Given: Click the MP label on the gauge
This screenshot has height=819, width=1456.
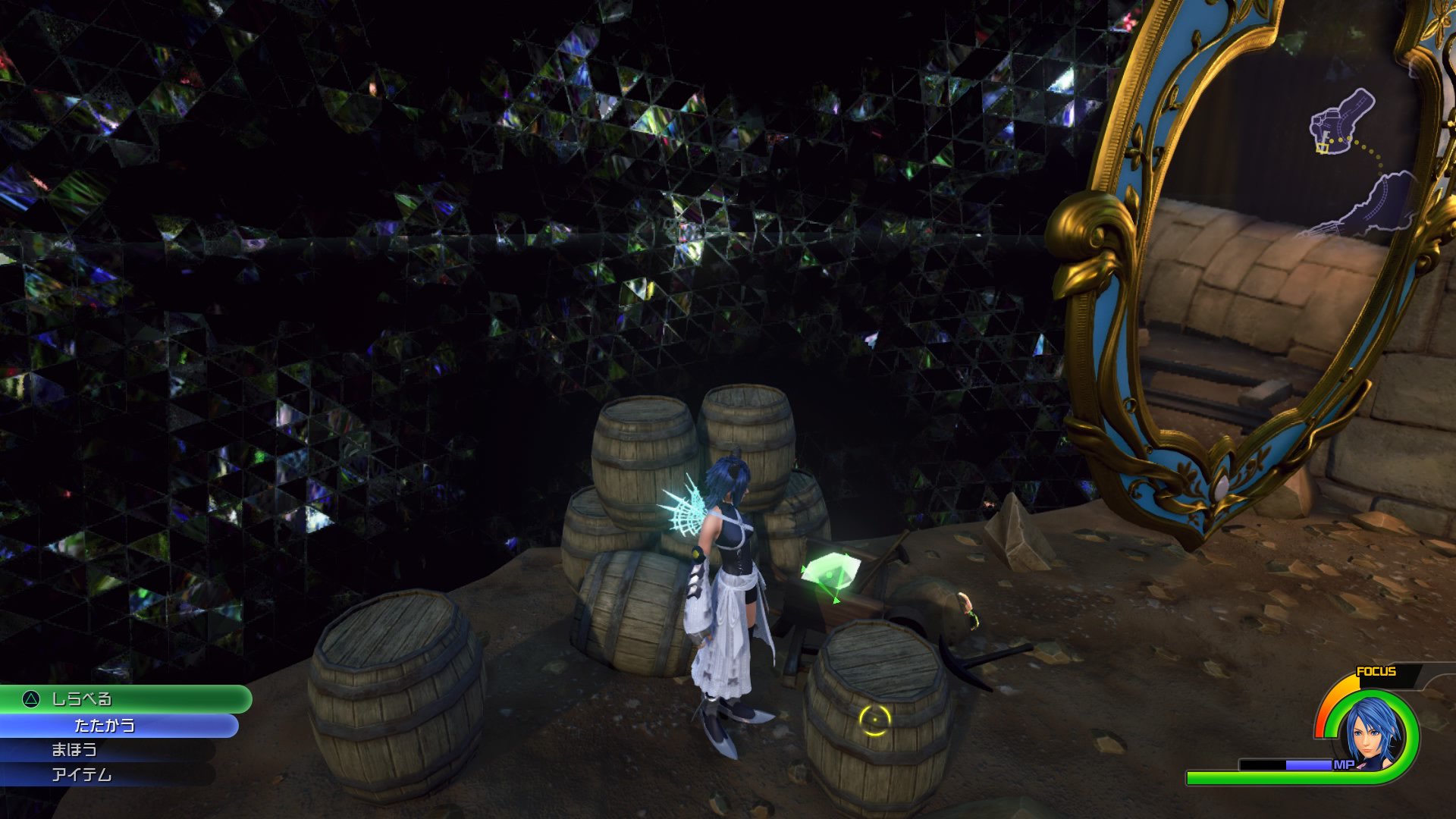Looking at the screenshot, I should tap(1343, 765).
